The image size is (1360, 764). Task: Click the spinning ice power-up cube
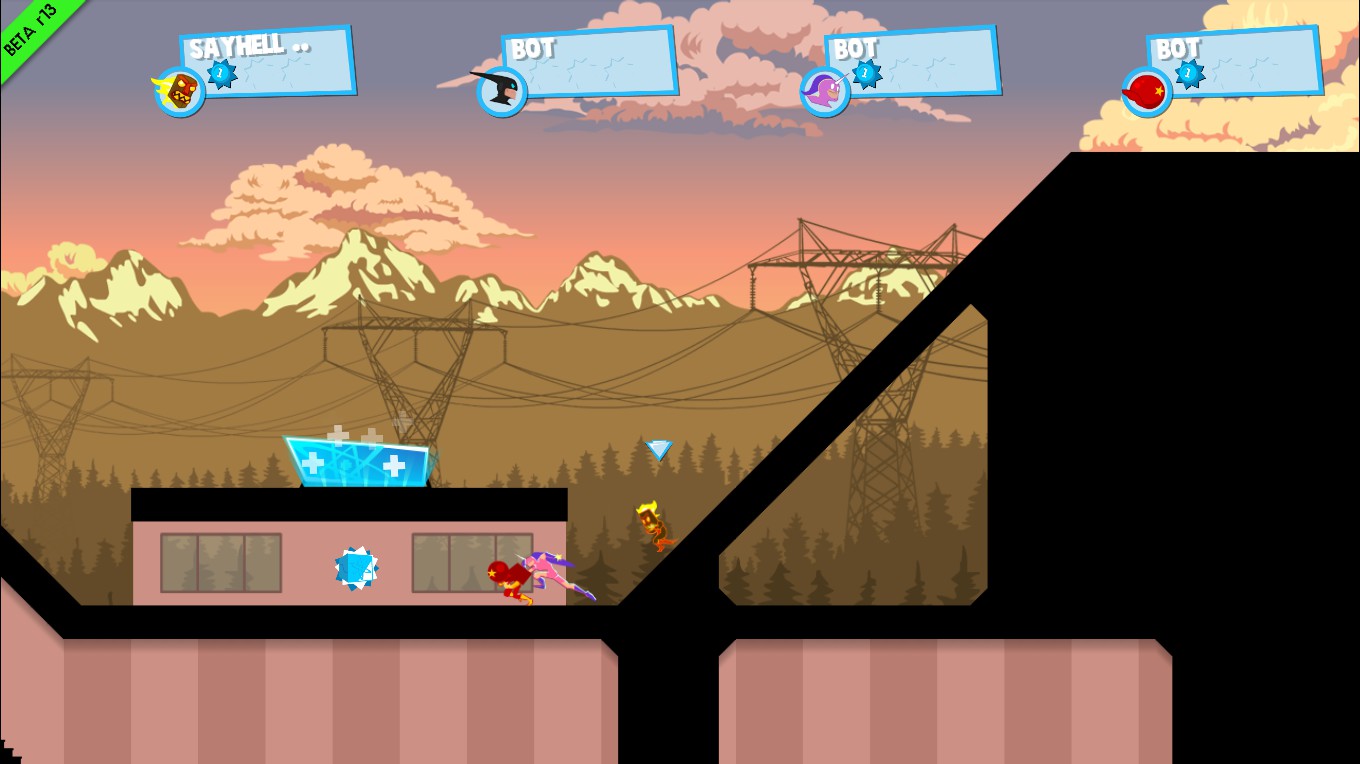click(x=356, y=568)
